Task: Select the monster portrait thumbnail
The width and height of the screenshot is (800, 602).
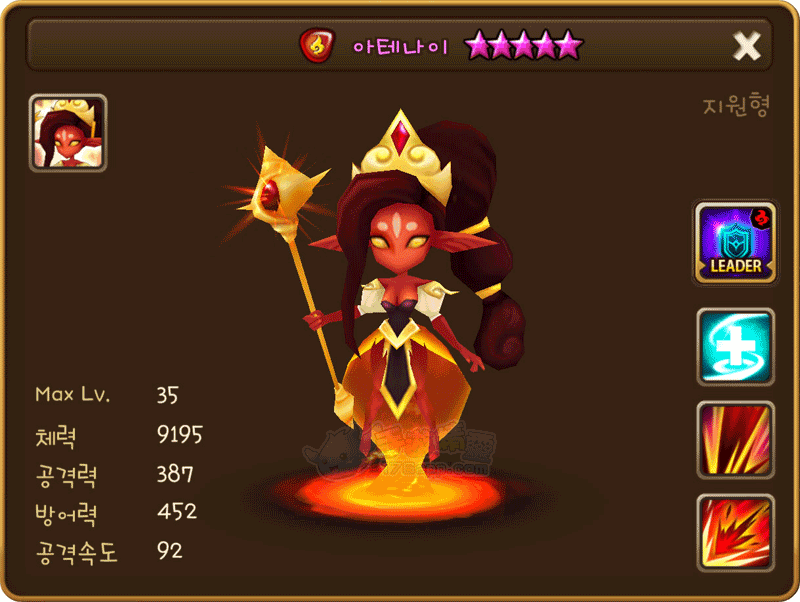Action: point(68,133)
